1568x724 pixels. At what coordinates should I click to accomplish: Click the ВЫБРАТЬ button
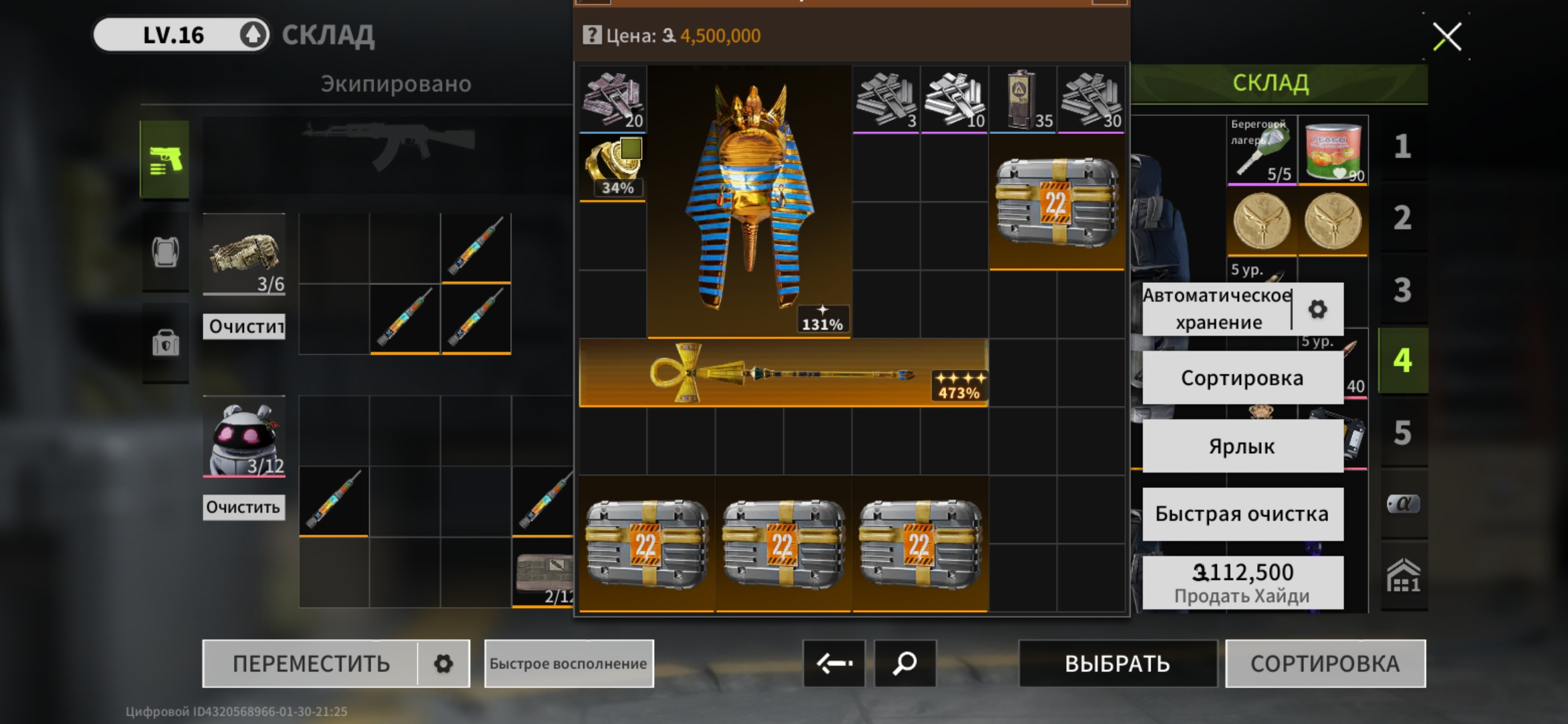point(1117,664)
